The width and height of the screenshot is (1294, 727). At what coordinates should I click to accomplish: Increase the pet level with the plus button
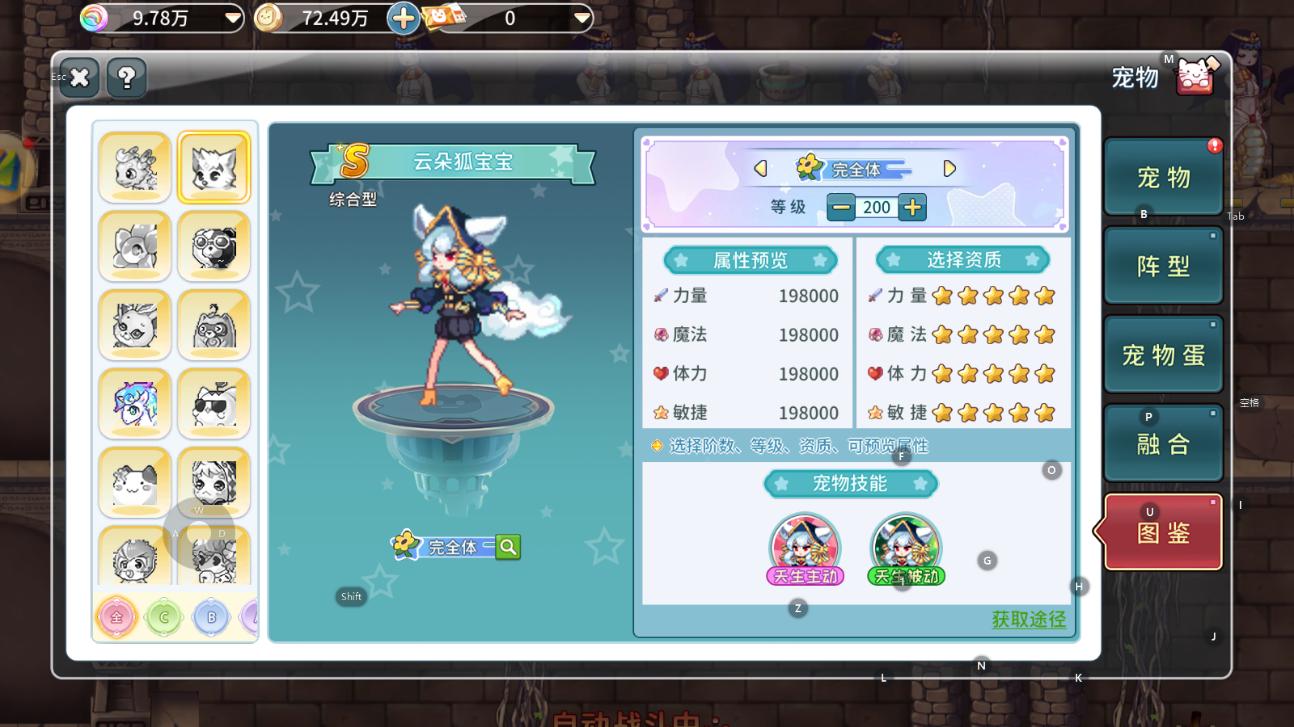tap(912, 207)
